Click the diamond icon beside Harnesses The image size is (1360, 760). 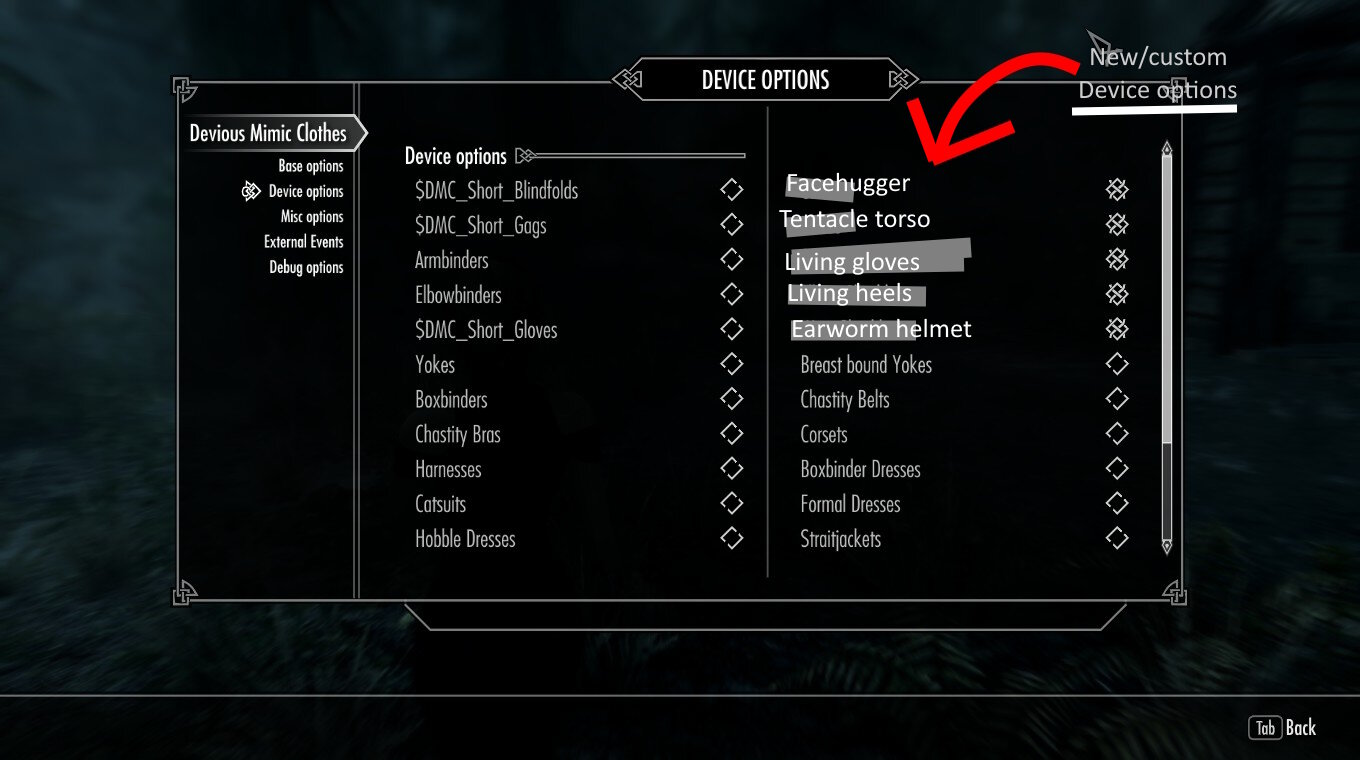pyautogui.click(x=731, y=468)
